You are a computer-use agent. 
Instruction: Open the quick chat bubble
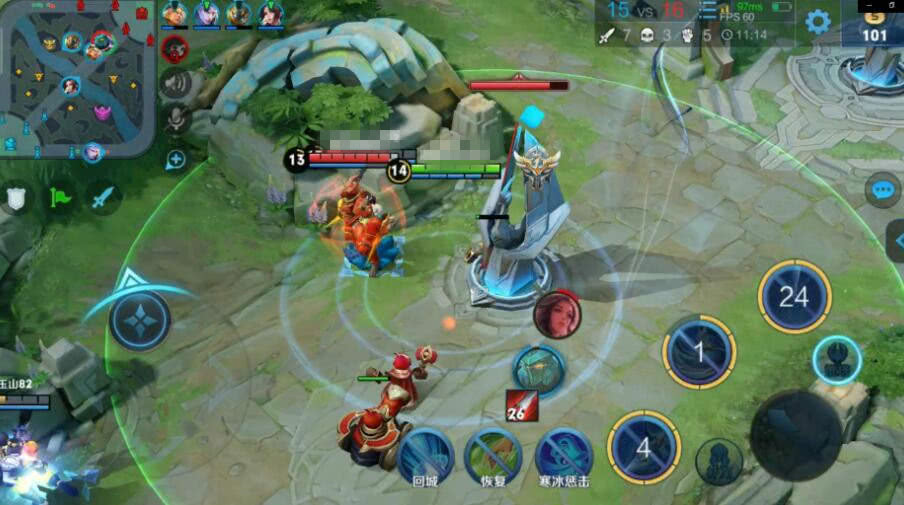tap(882, 190)
